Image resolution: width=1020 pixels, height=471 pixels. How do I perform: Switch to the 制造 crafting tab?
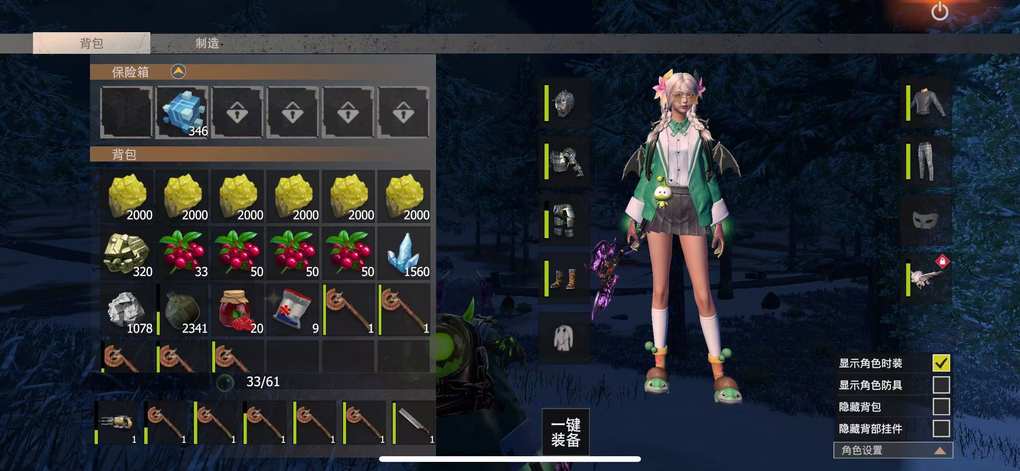208,43
